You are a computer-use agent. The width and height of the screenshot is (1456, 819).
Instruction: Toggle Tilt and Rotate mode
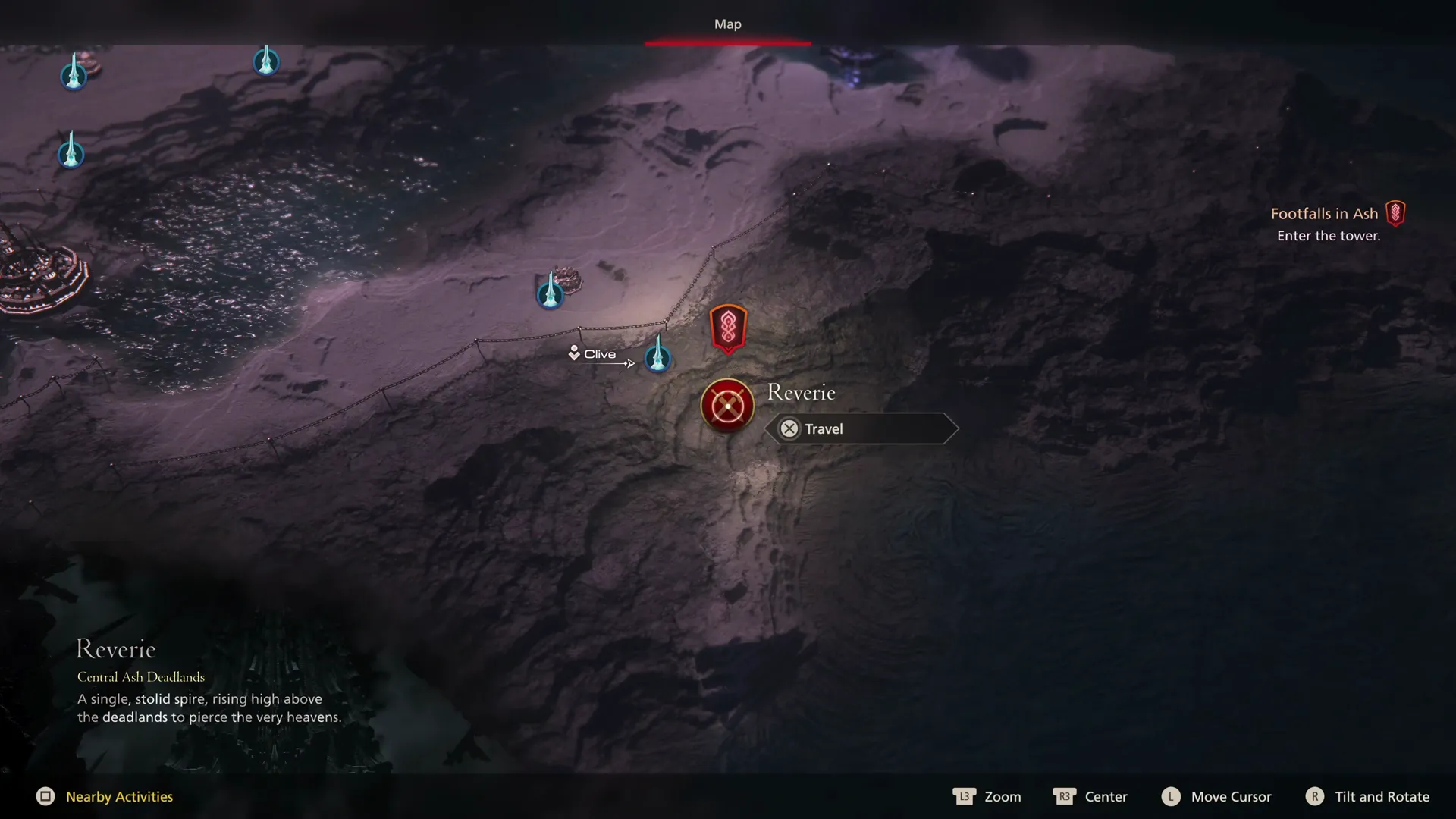click(x=1367, y=796)
